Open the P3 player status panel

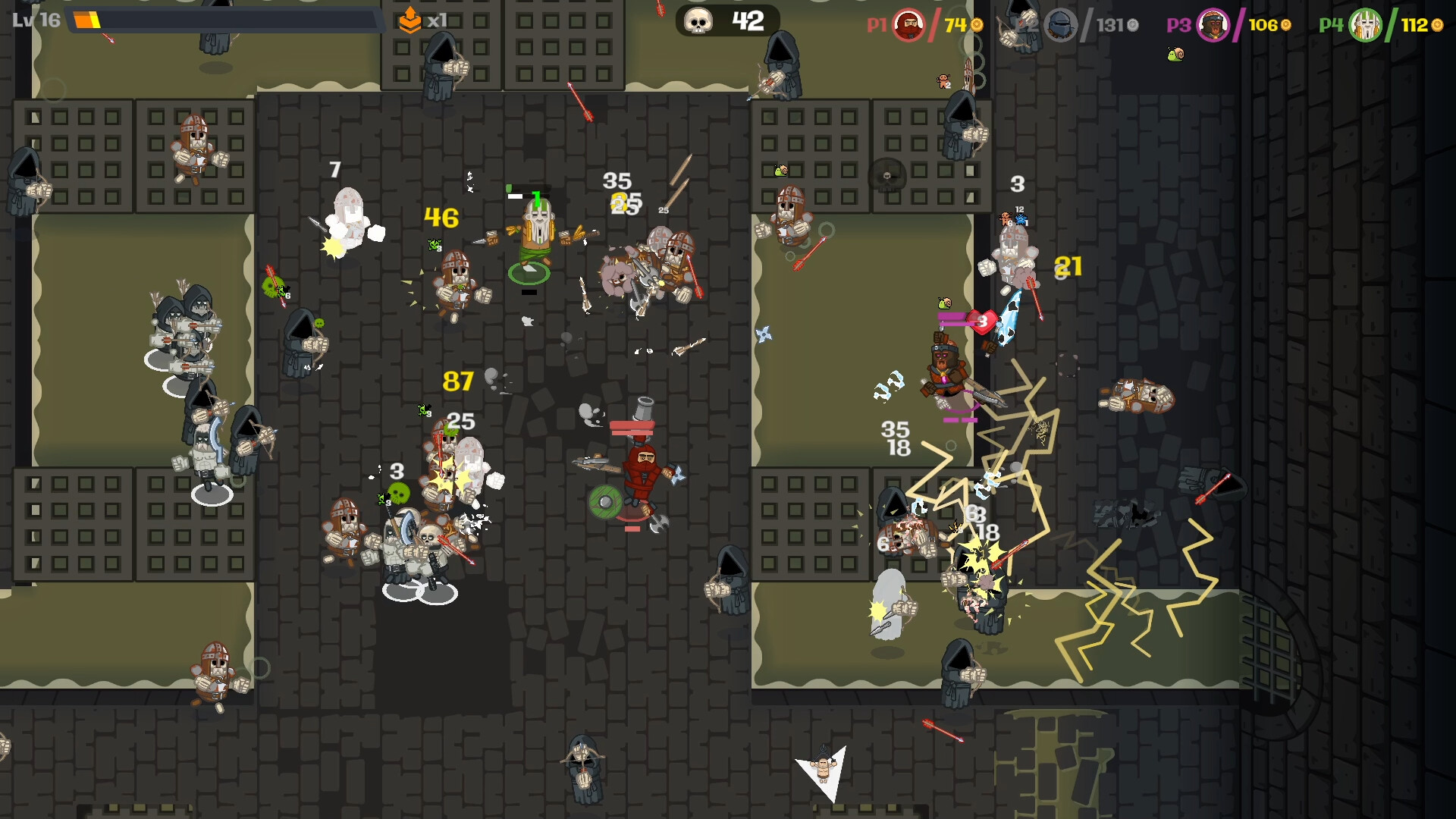pos(1228,24)
